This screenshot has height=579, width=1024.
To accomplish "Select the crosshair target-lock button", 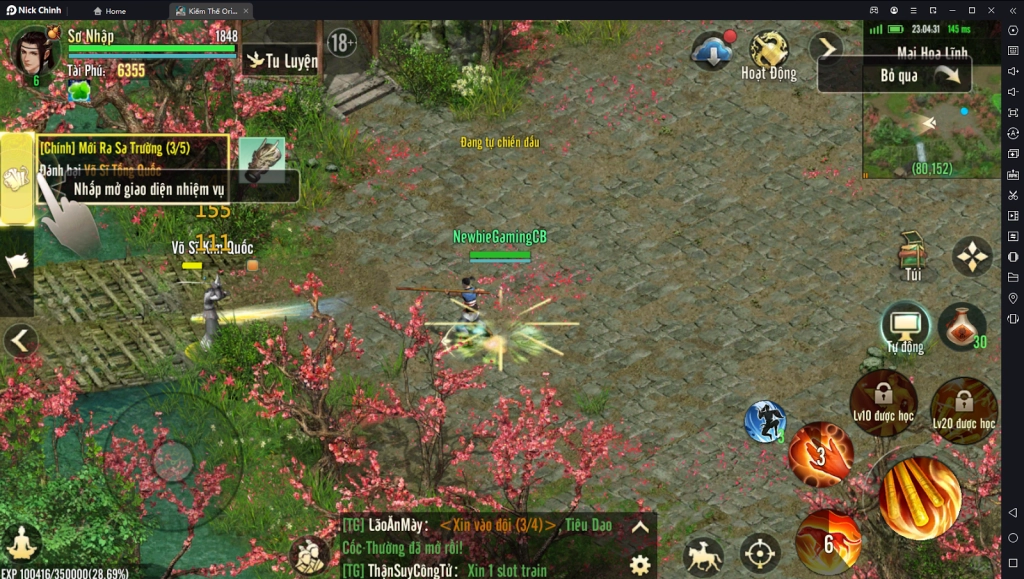I will coord(760,553).
